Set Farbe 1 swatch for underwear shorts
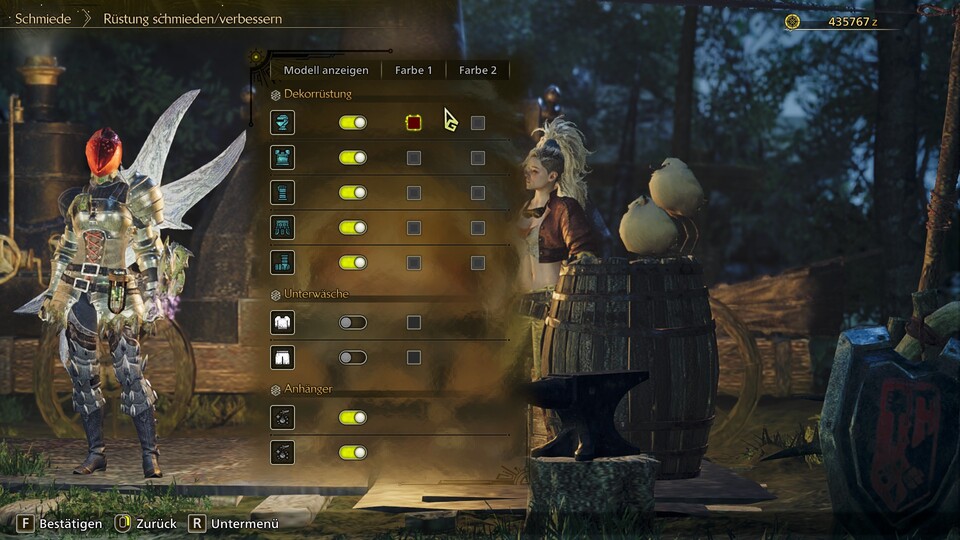Viewport: 960px width, 540px height. point(413,357)
